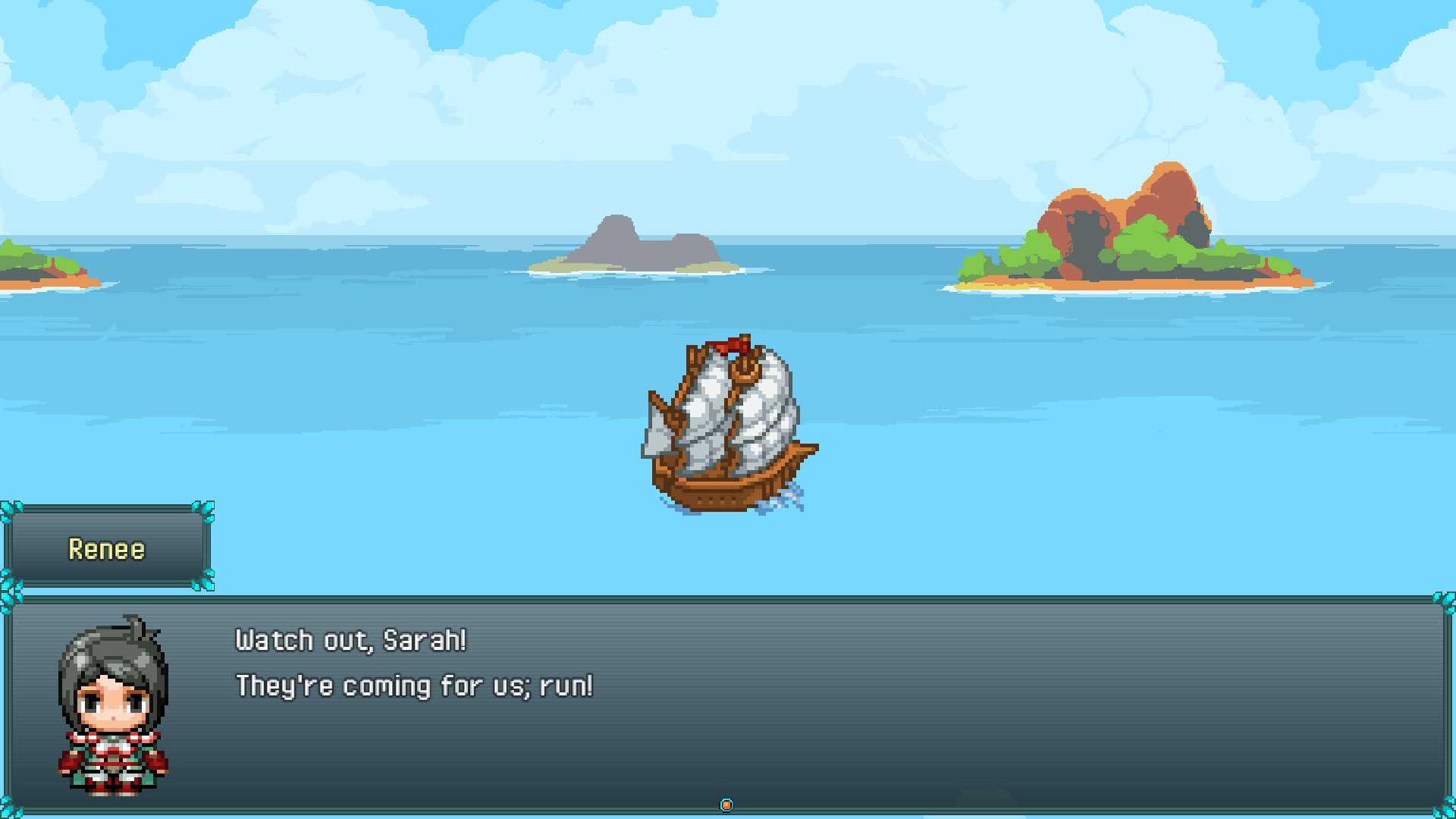This screenshot has height=819, width=1456.
Task: Click the Renee name plate
Action: pyautogui.click(x=106, y=548)
